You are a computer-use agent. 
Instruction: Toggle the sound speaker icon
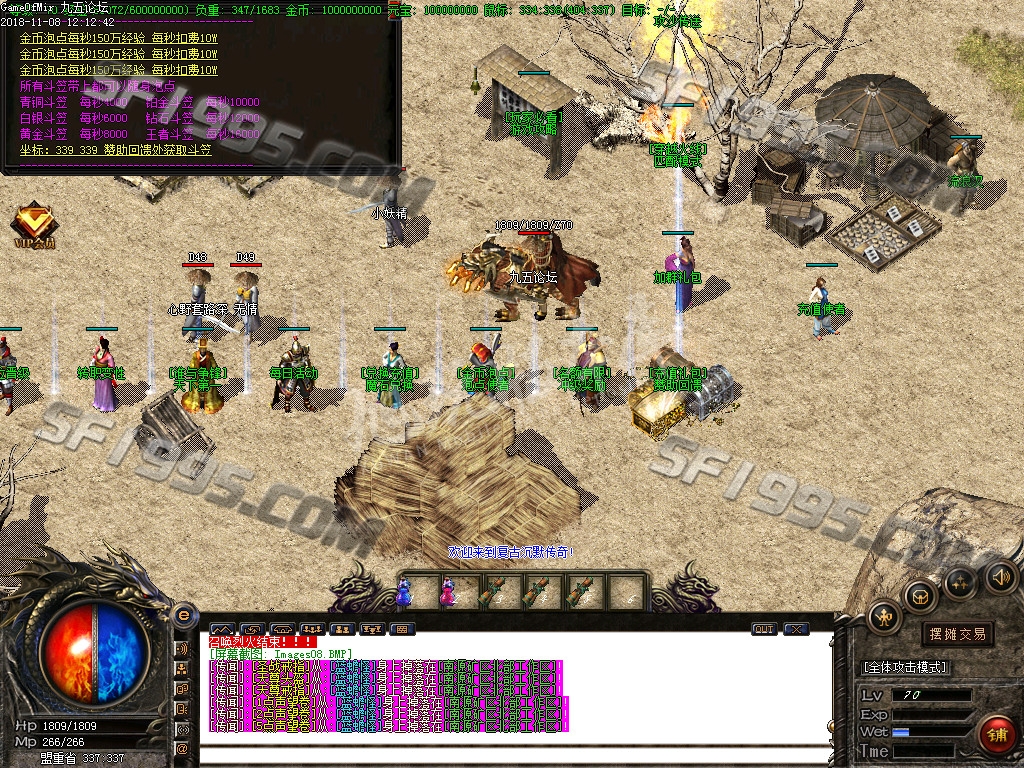[x=1001, y=576]
